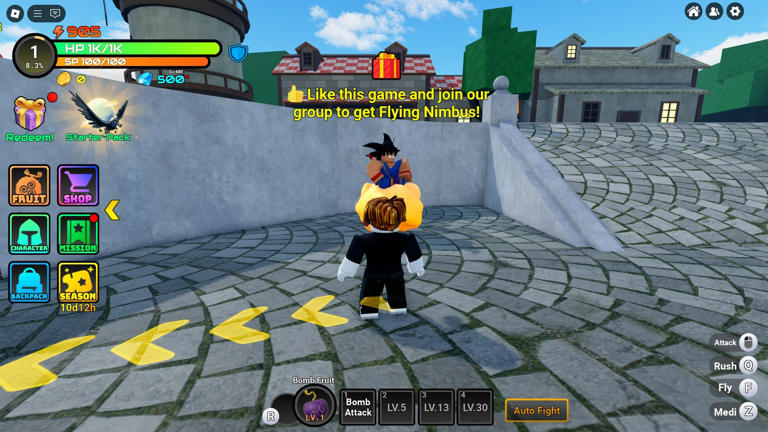
Task: Select the locked LV.13 skill slot
Action: point(436,407)
